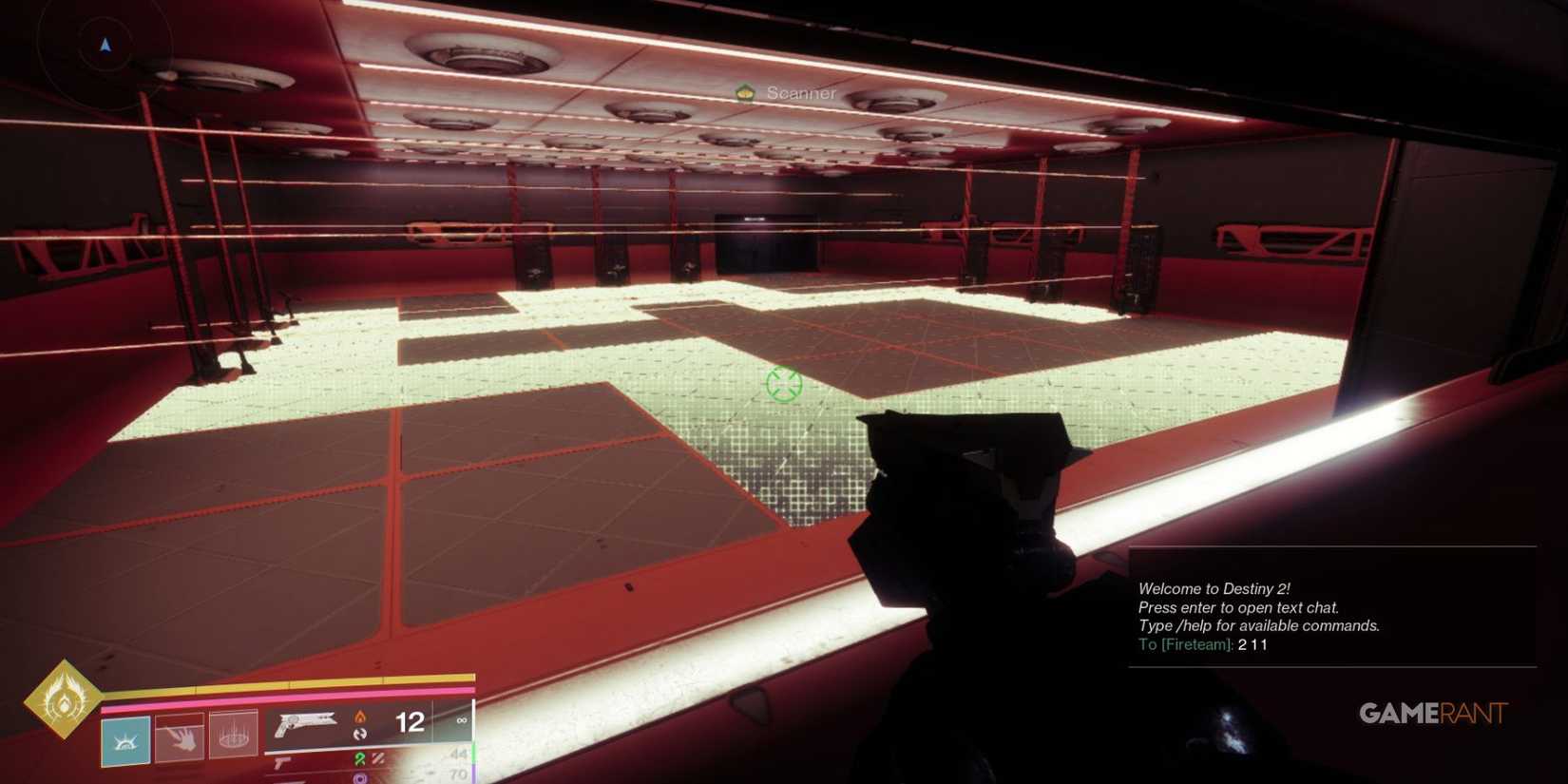The height and width of the screenshot is (784, 1568).
Task: Click the Solar damage flame icon
Action: [x=362, y=717]
